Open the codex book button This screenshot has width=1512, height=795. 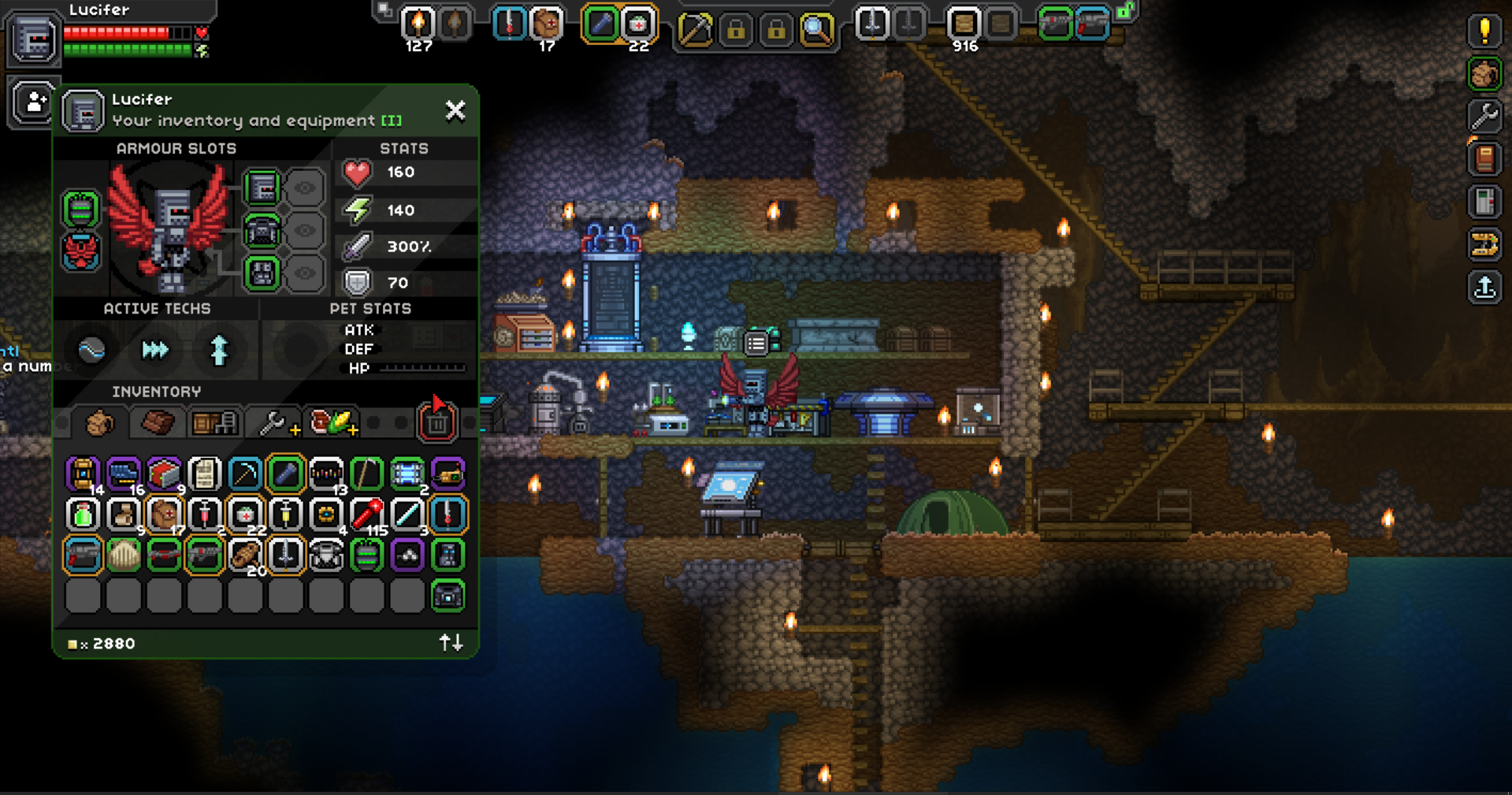click(x=1484, y=159)
